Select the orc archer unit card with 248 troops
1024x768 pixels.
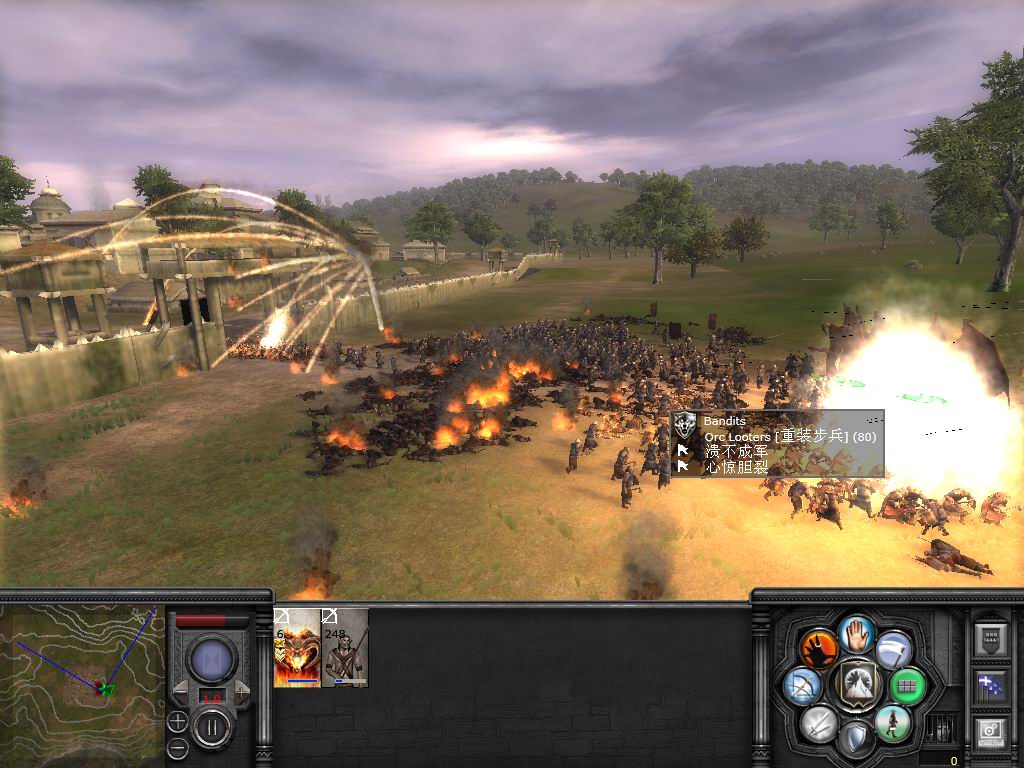pos(345,648)
